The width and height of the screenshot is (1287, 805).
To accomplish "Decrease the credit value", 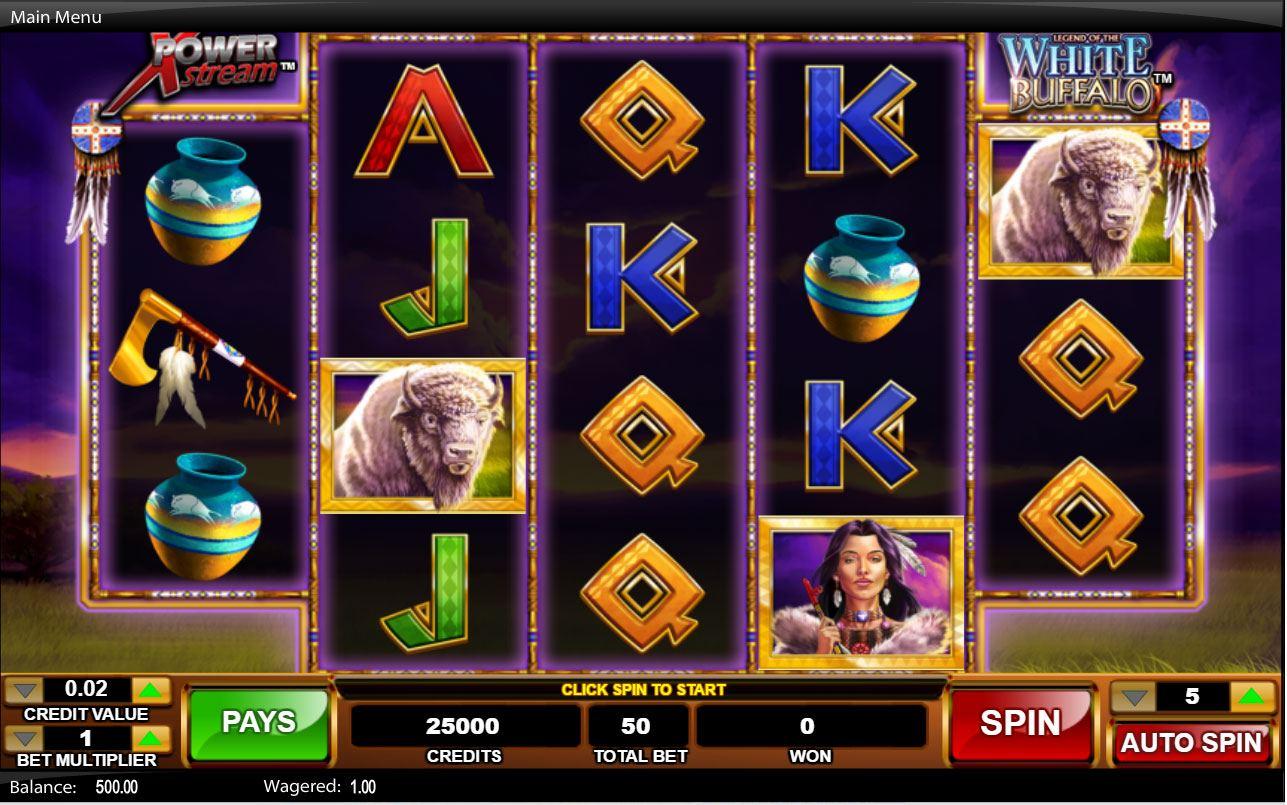I will pos(25,690).
